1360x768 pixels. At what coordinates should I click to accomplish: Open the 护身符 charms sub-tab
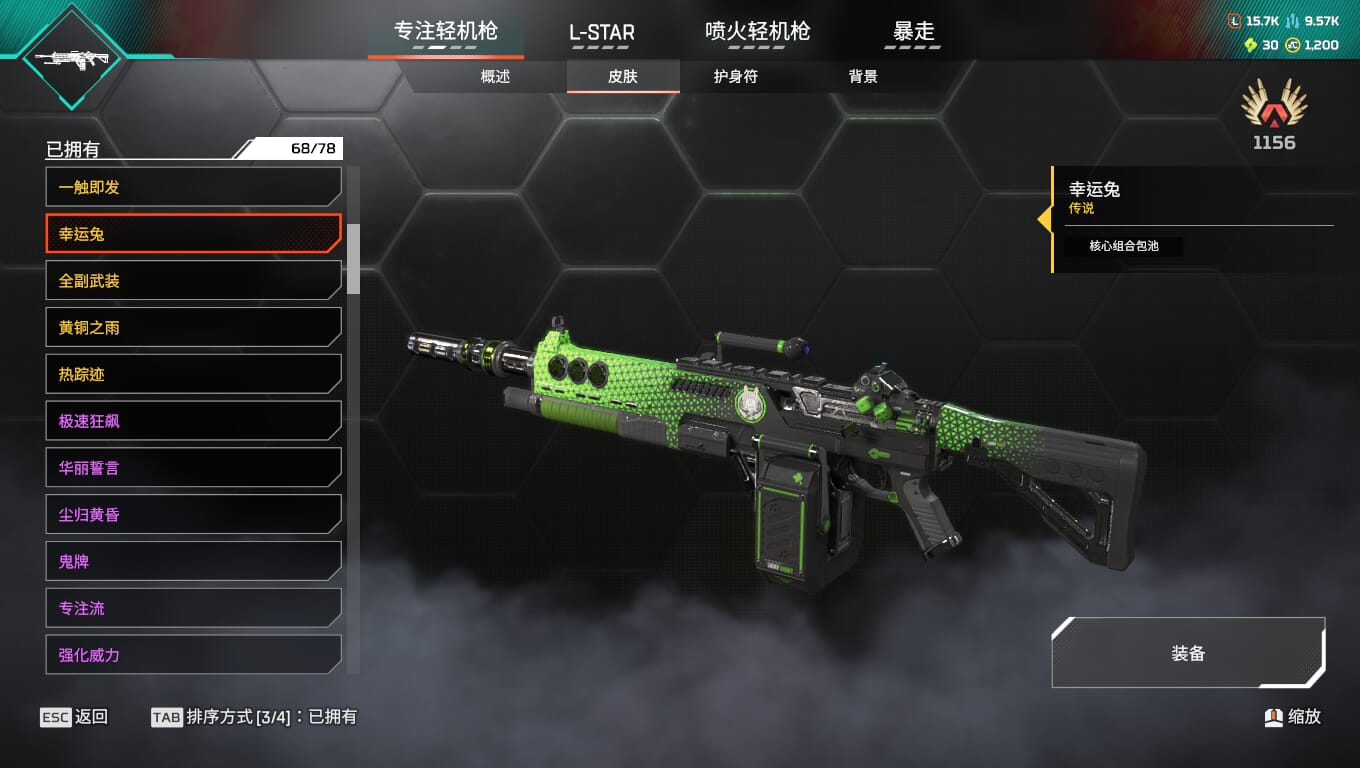point(735,77)
